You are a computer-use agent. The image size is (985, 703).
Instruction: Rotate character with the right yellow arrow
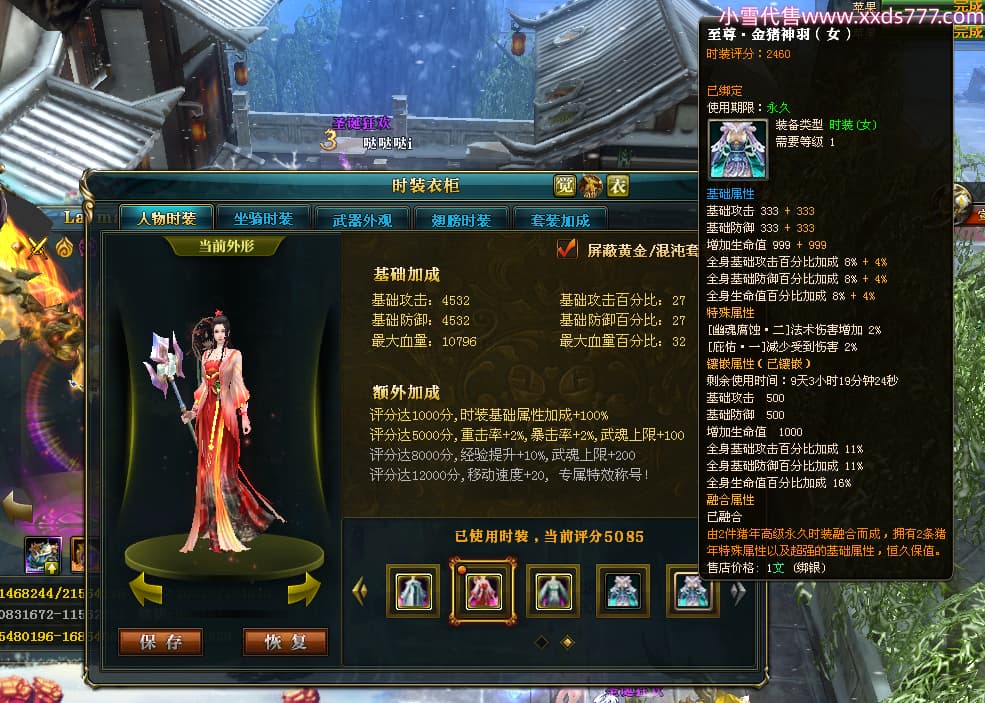[x=303, y=589]
